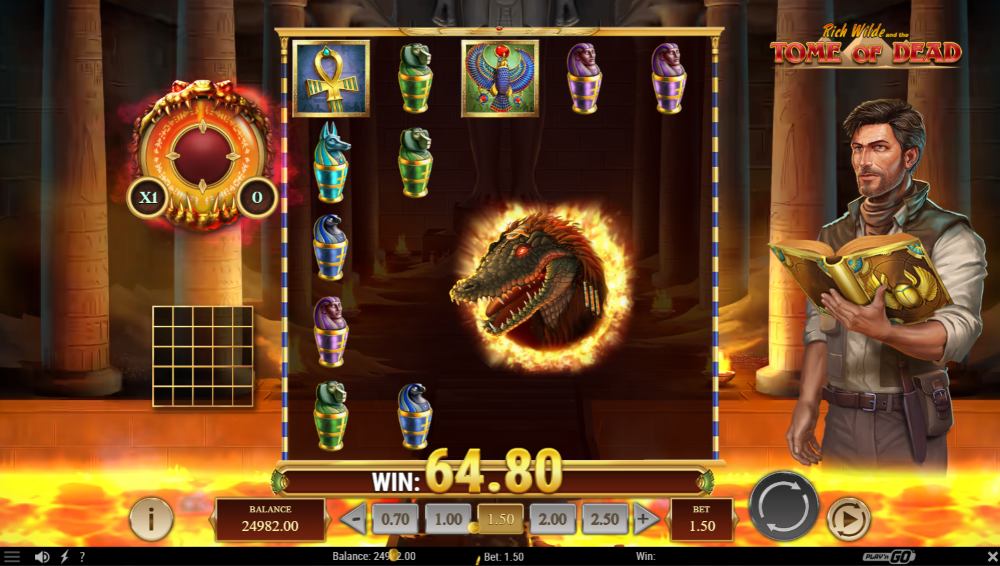Open the hamburger menu in the bottom bar

point(12,556)
